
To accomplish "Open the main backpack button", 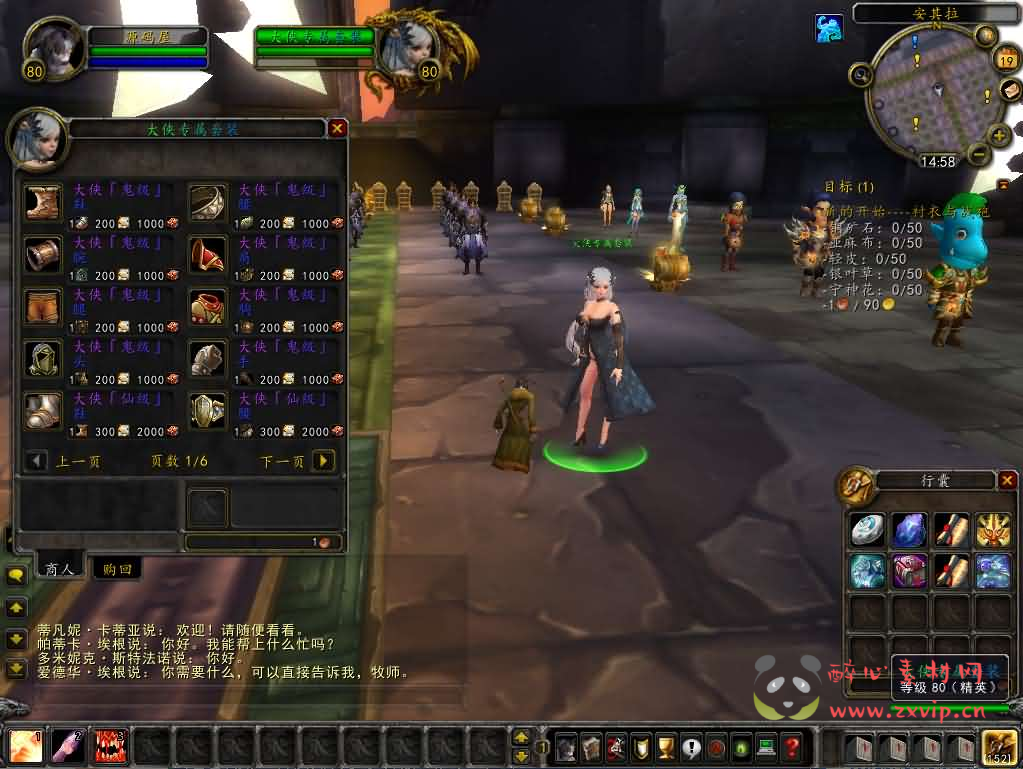I will (999, 747).
